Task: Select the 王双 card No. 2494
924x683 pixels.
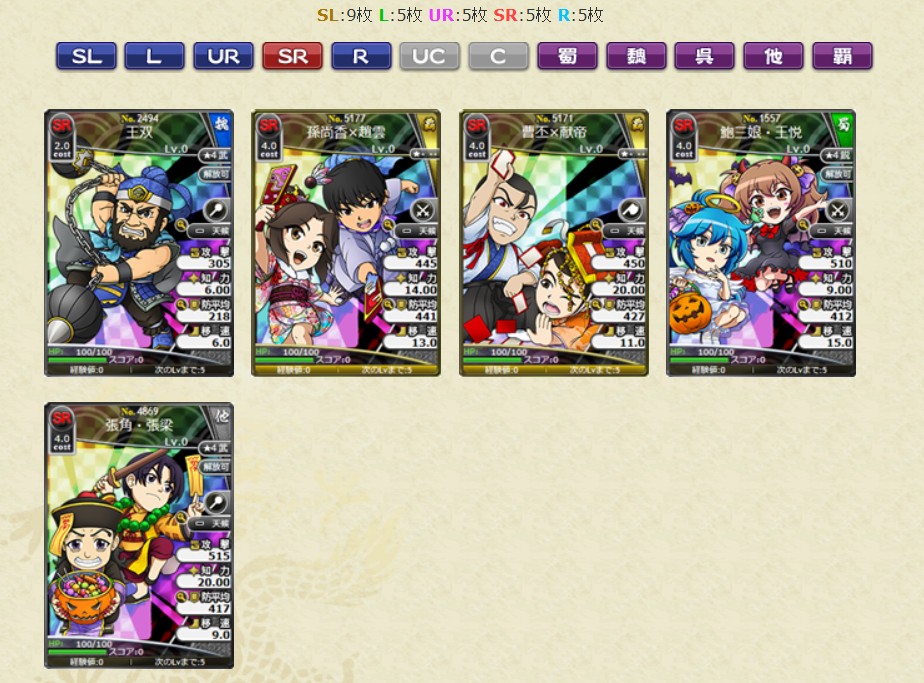Action: (x=138, y=243)
